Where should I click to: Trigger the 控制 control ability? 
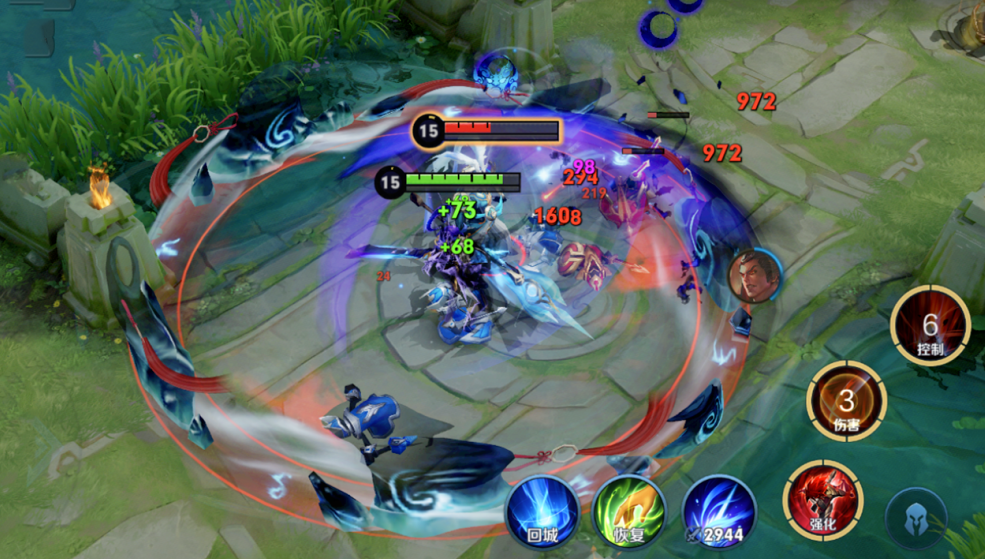click(930, 325)
